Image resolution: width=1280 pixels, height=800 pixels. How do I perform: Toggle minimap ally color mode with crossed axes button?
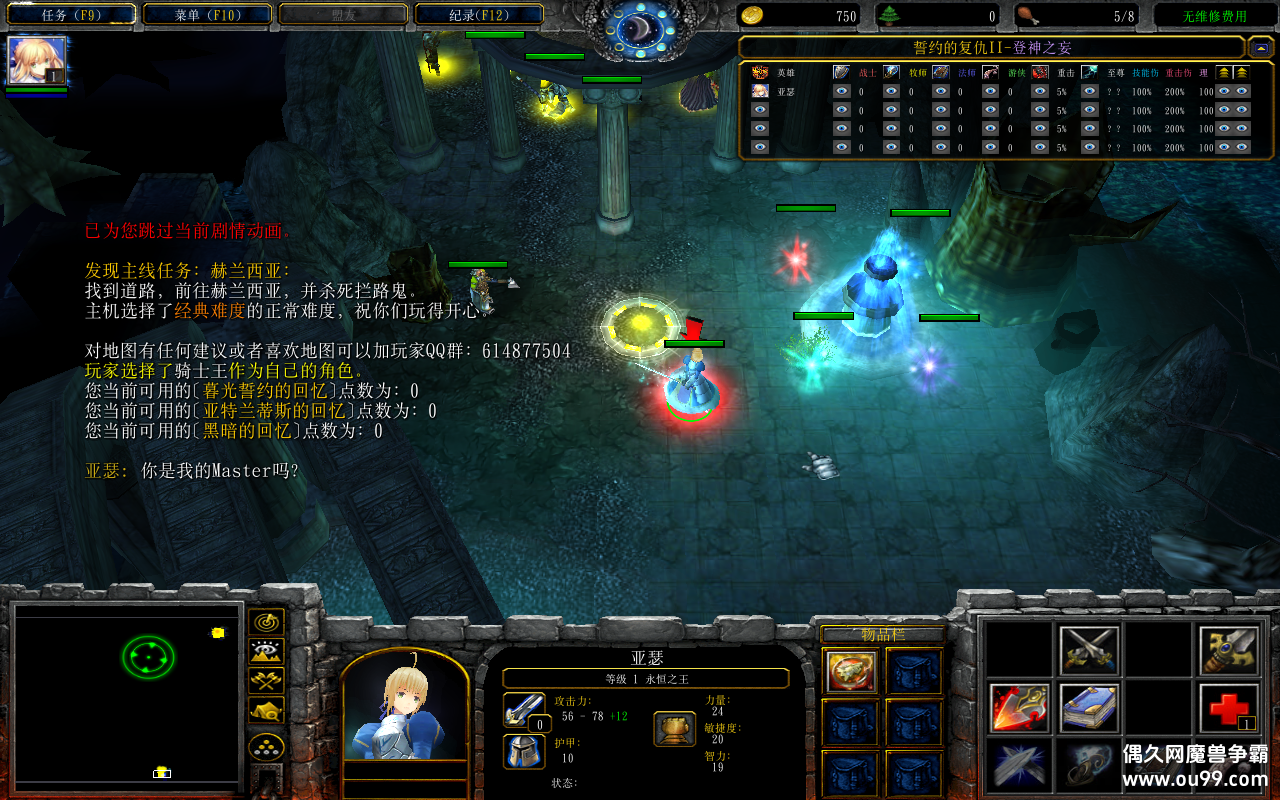(266, 680)
